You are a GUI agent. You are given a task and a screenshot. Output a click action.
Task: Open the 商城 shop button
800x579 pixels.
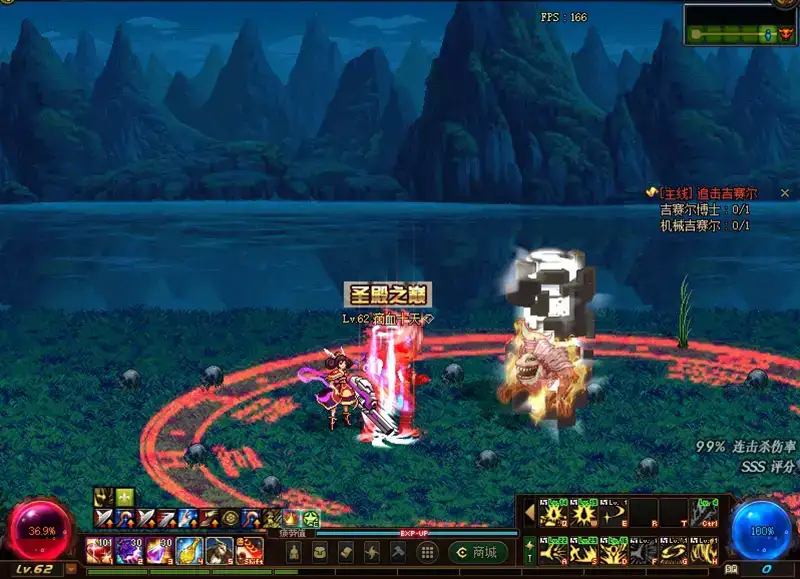pos(478,552)
